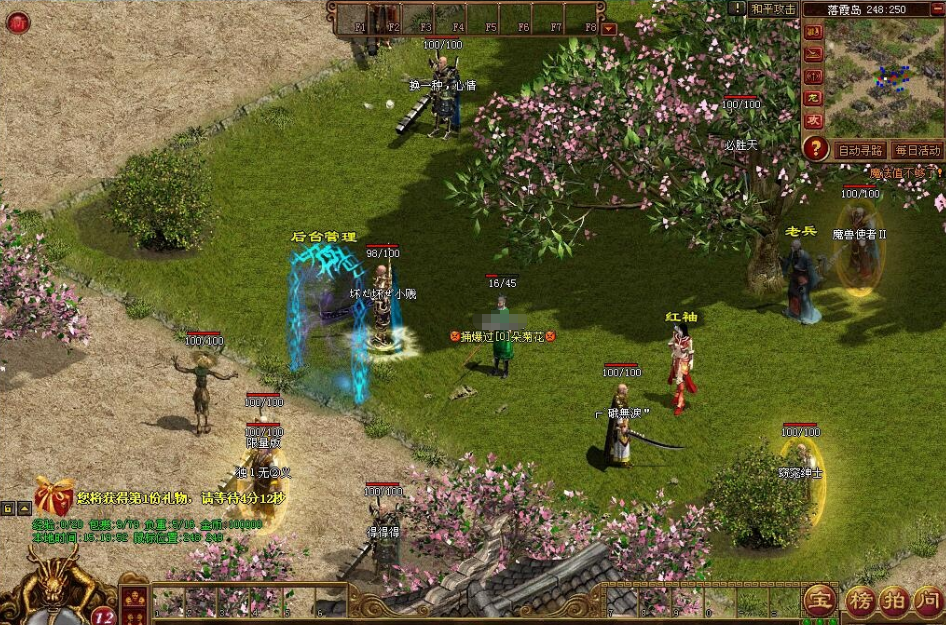Click the 宠 pet button beside the minimap
The width and height of the screenshot is (946, 625).
[814, 98]
